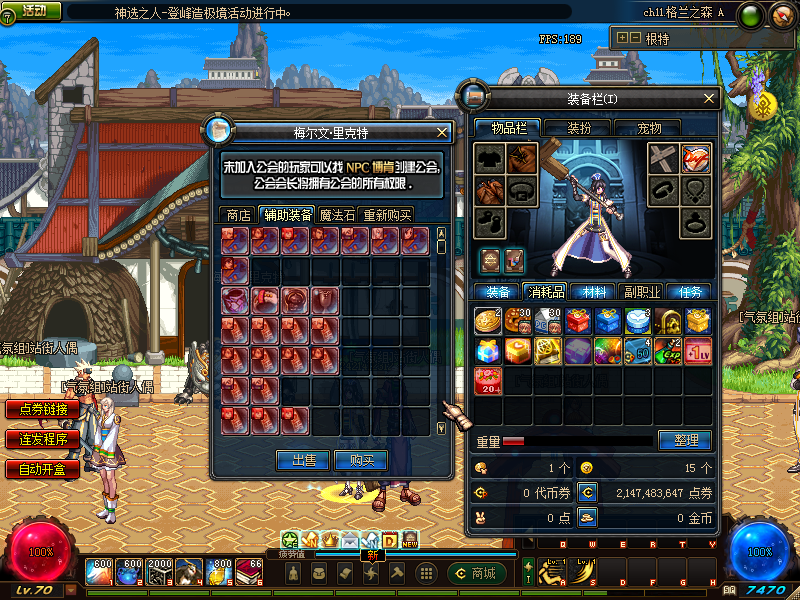Image resolution: width=800 pixels, height=600 pixels.
Task: Open the 魔法石 tab in the shop
Action: pos(337,214)
